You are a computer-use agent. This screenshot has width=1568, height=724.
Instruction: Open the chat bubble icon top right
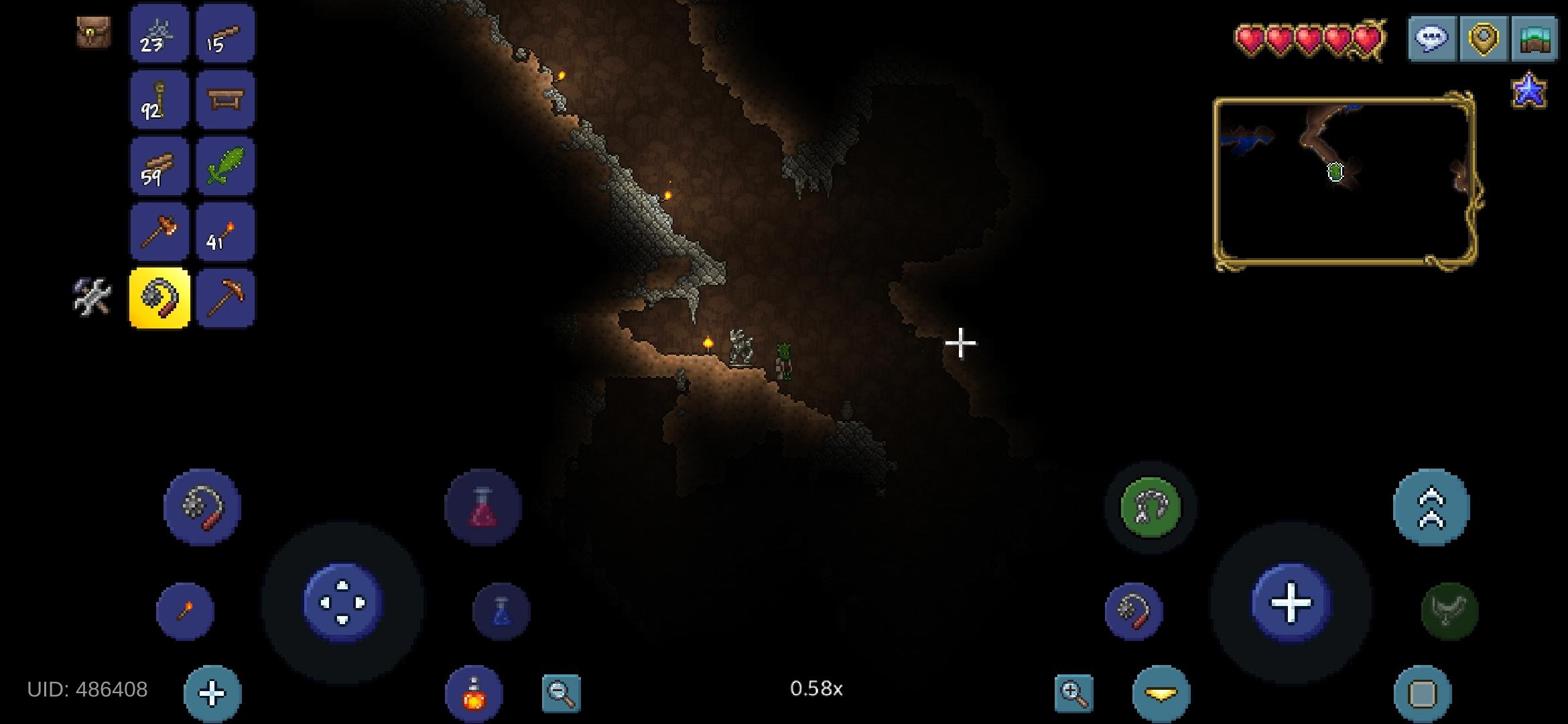(x=1433, y=37)
